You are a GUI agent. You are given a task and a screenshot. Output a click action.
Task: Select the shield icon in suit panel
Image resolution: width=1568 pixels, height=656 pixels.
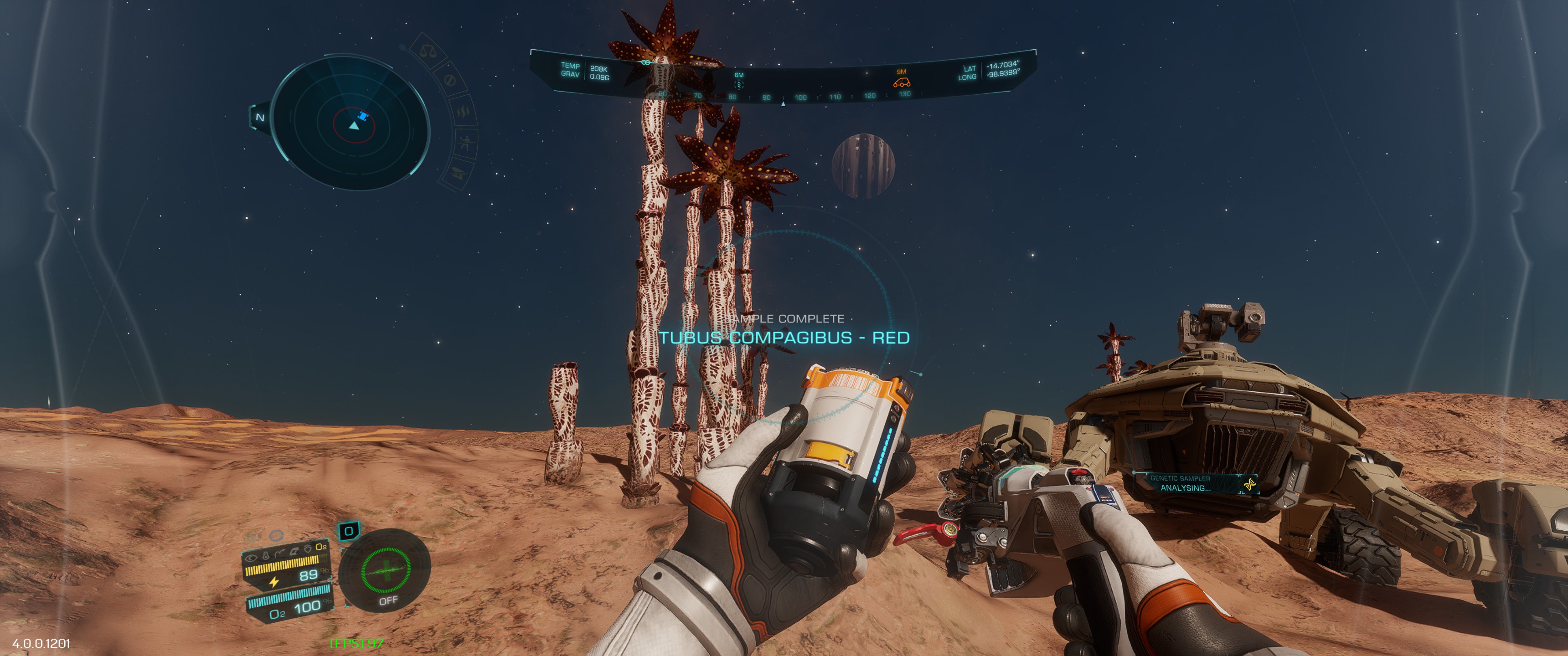pos(308,549)
